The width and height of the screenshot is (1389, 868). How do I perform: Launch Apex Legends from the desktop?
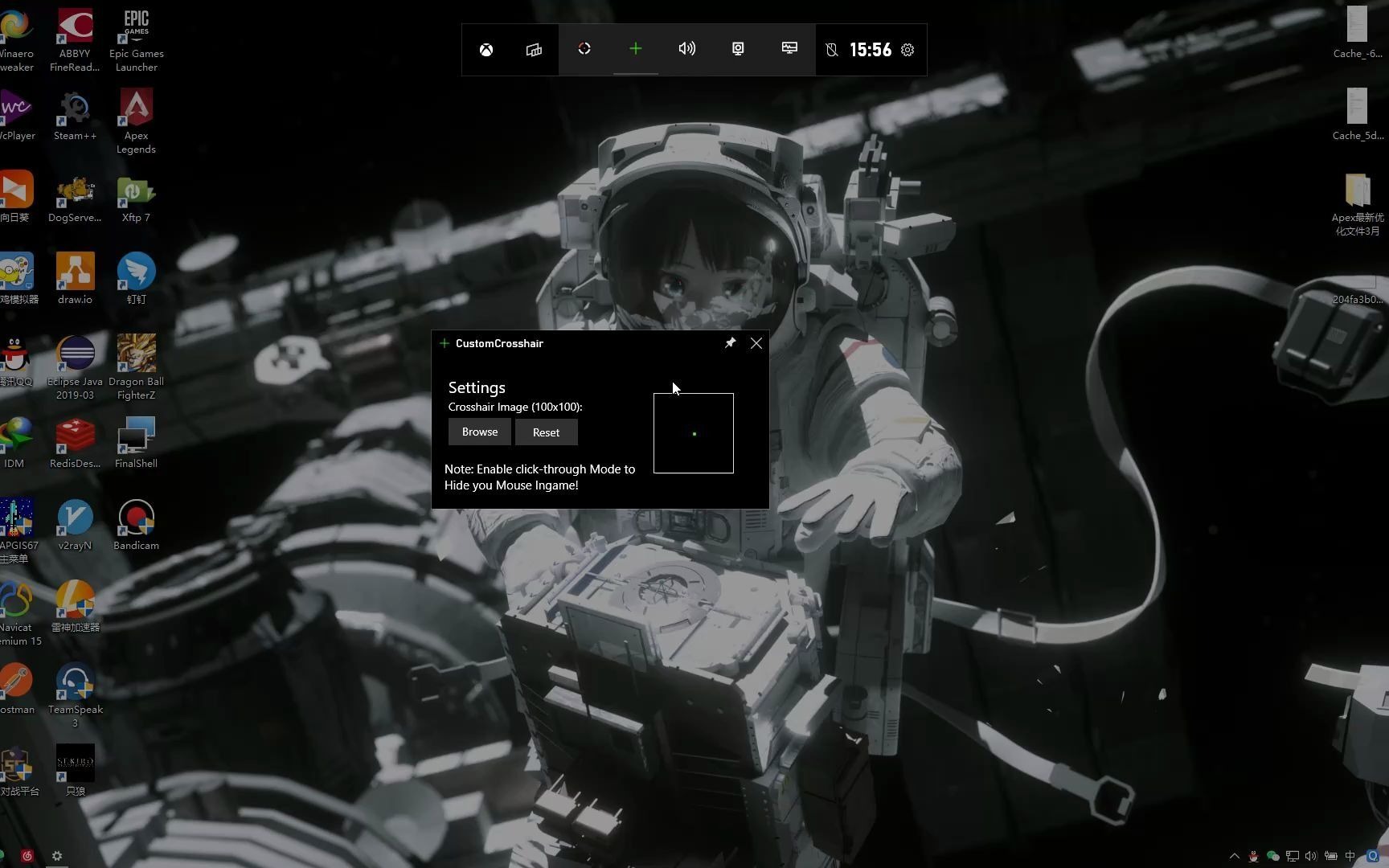point(135,107)
